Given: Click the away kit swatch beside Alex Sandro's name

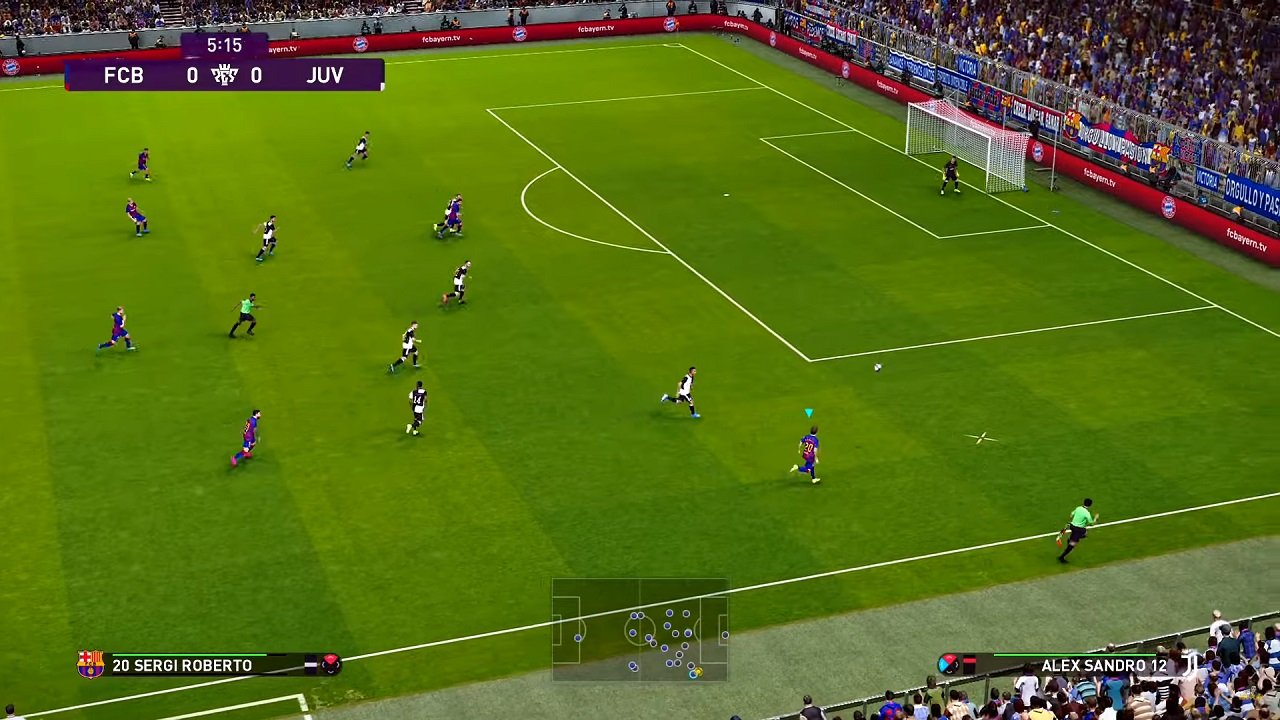Looking at the screenshot, I should coord(969,663).
